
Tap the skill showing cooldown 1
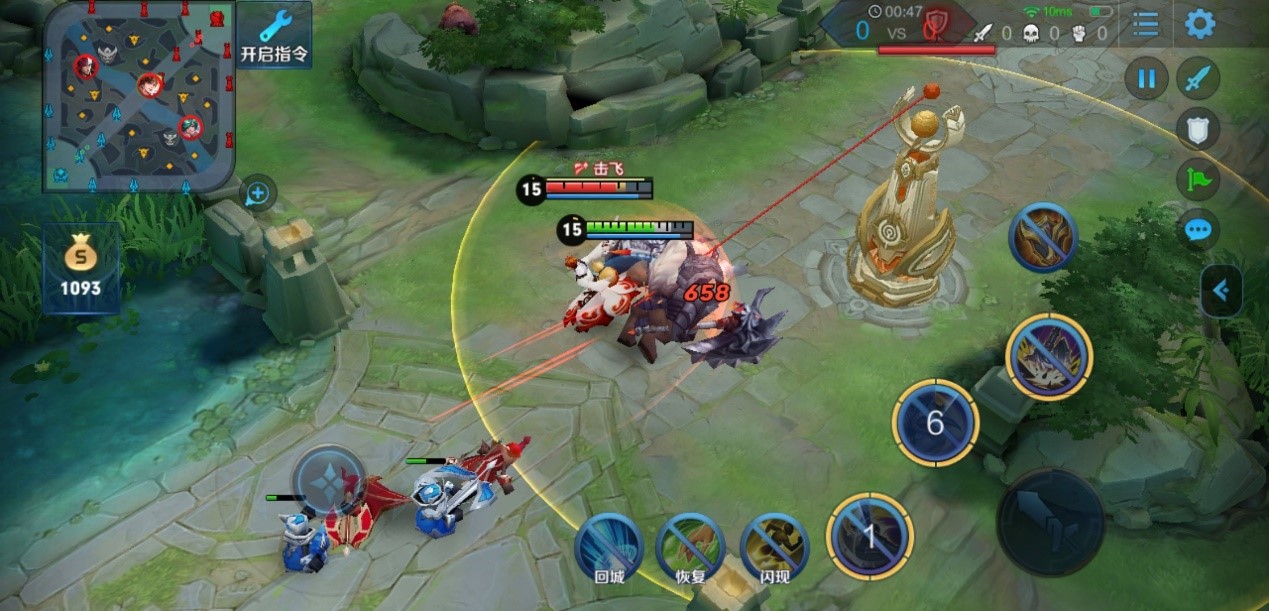click(x=869, y=537)
